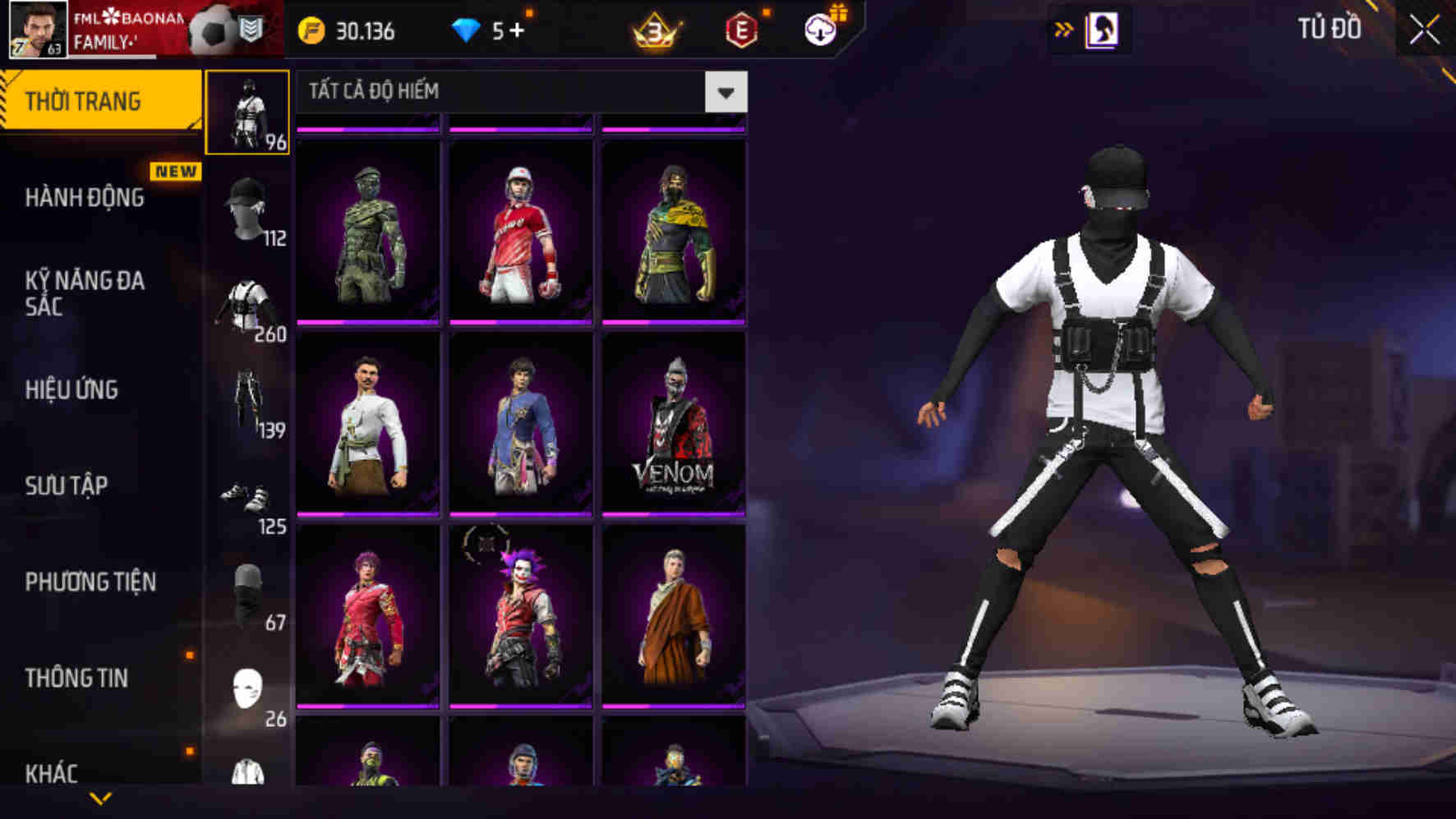Image resolution: width=1456 pixels, height=819 pixels.
Task: Open the balaclava mask category showing 67 items
Action: point(247,591)
